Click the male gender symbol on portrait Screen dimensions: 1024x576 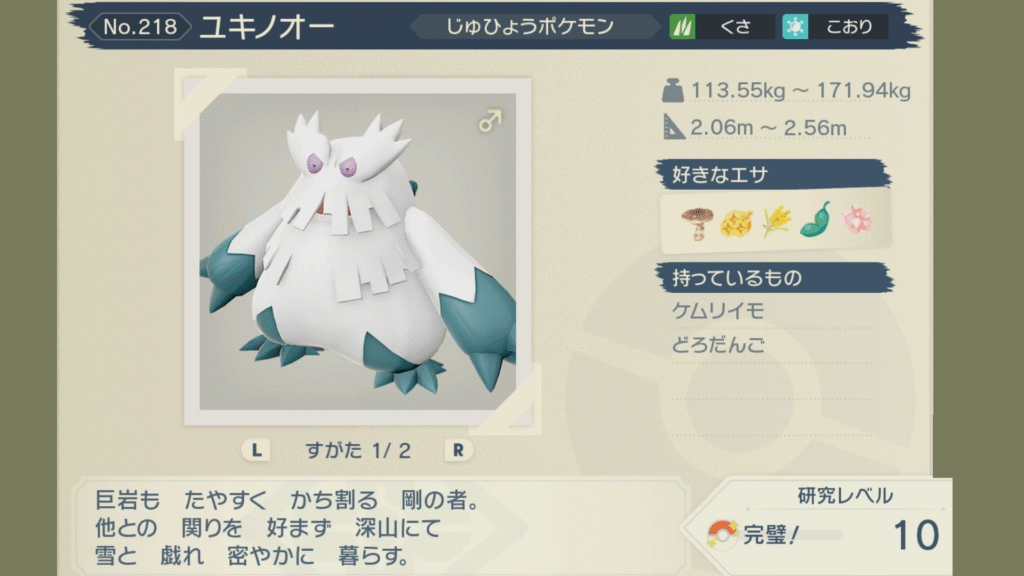(x=489, y=122)
